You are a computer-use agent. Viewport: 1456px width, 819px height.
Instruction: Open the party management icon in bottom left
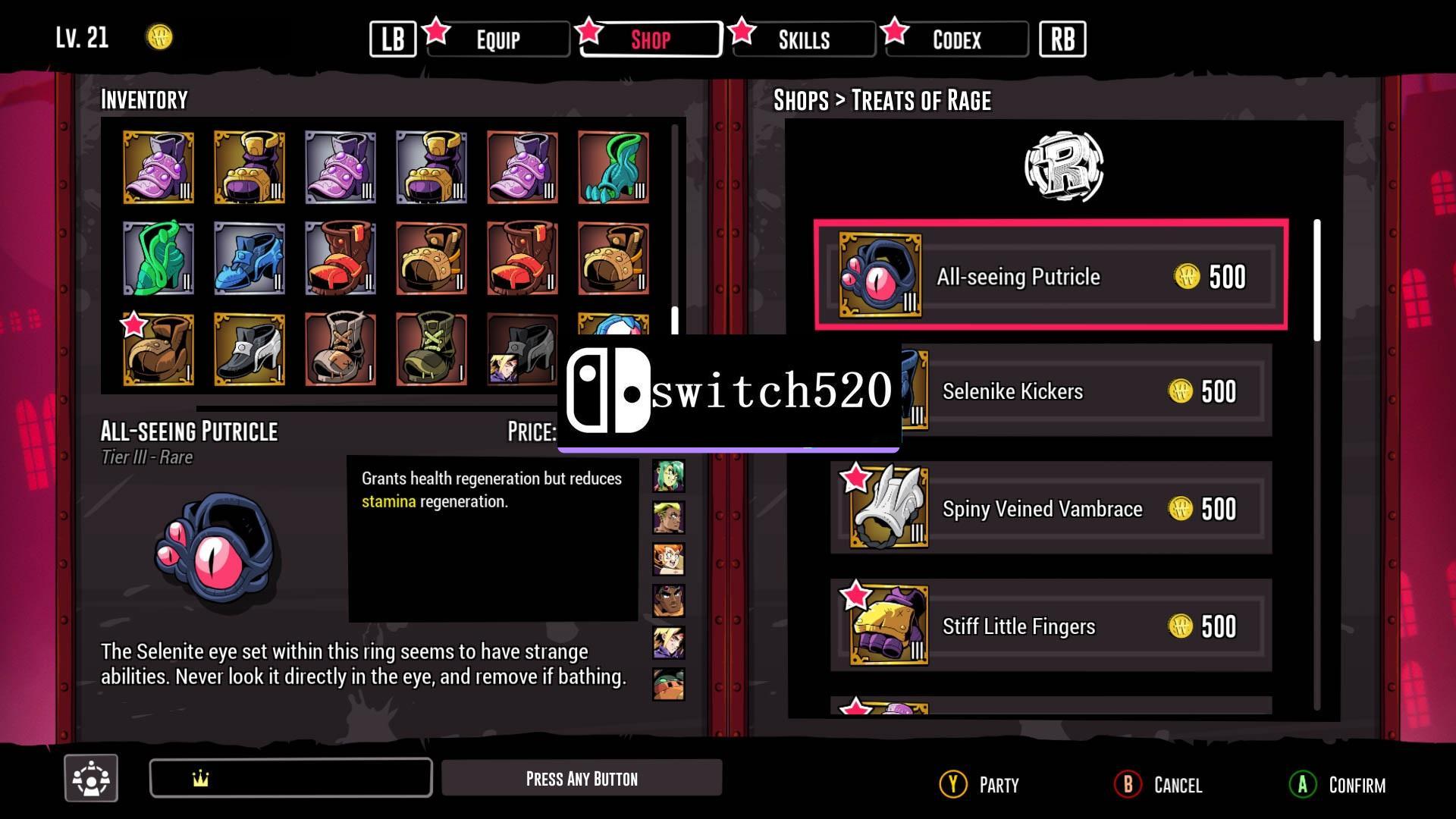click(x=90, y=777)
